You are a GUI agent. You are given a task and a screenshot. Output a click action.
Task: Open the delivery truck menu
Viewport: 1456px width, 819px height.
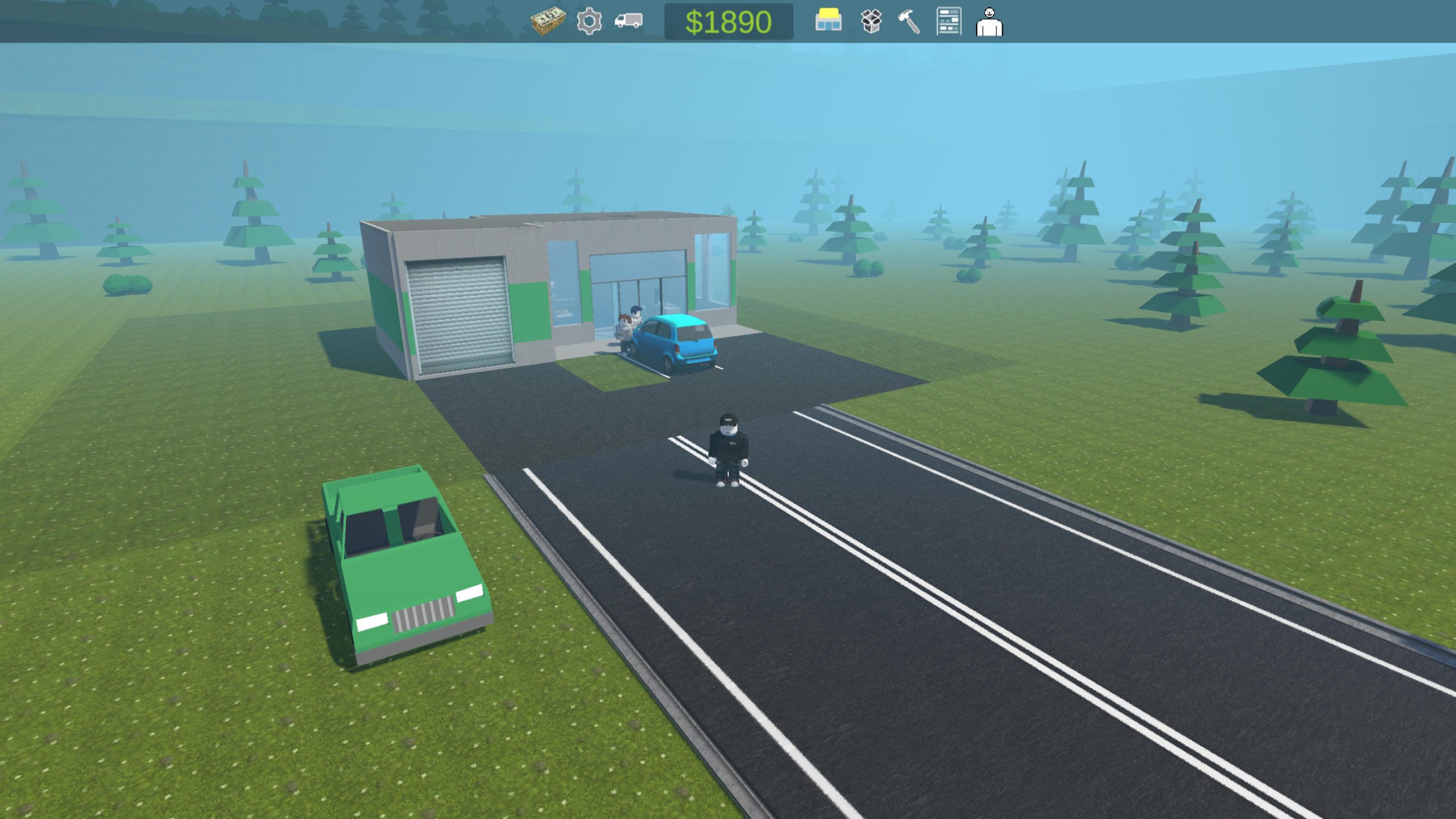click(629, 23)
